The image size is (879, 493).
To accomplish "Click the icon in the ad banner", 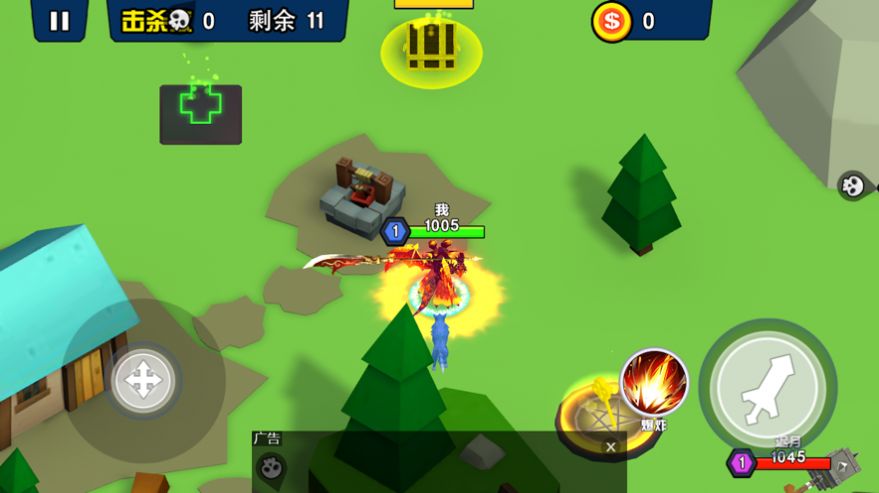I will pyautogui.click(x=271, y=467).
